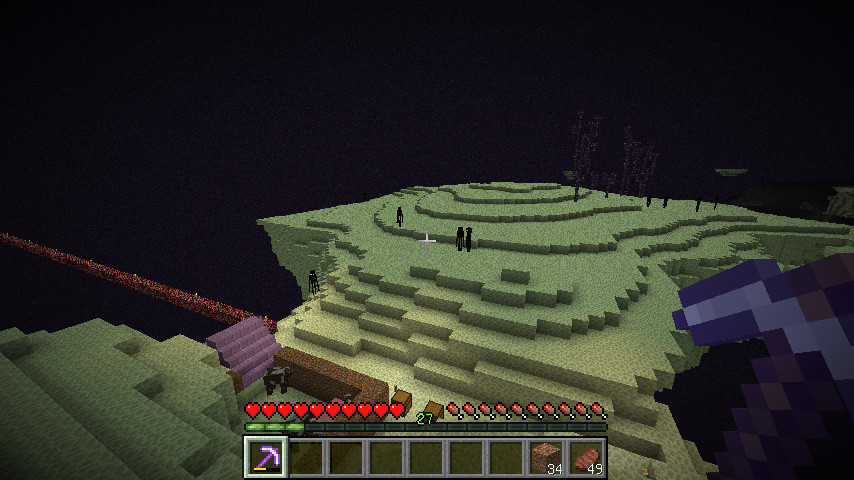
Task: Choose the hotbar item stack of 49
Action: pyautogui.click(x=586, y=458)
